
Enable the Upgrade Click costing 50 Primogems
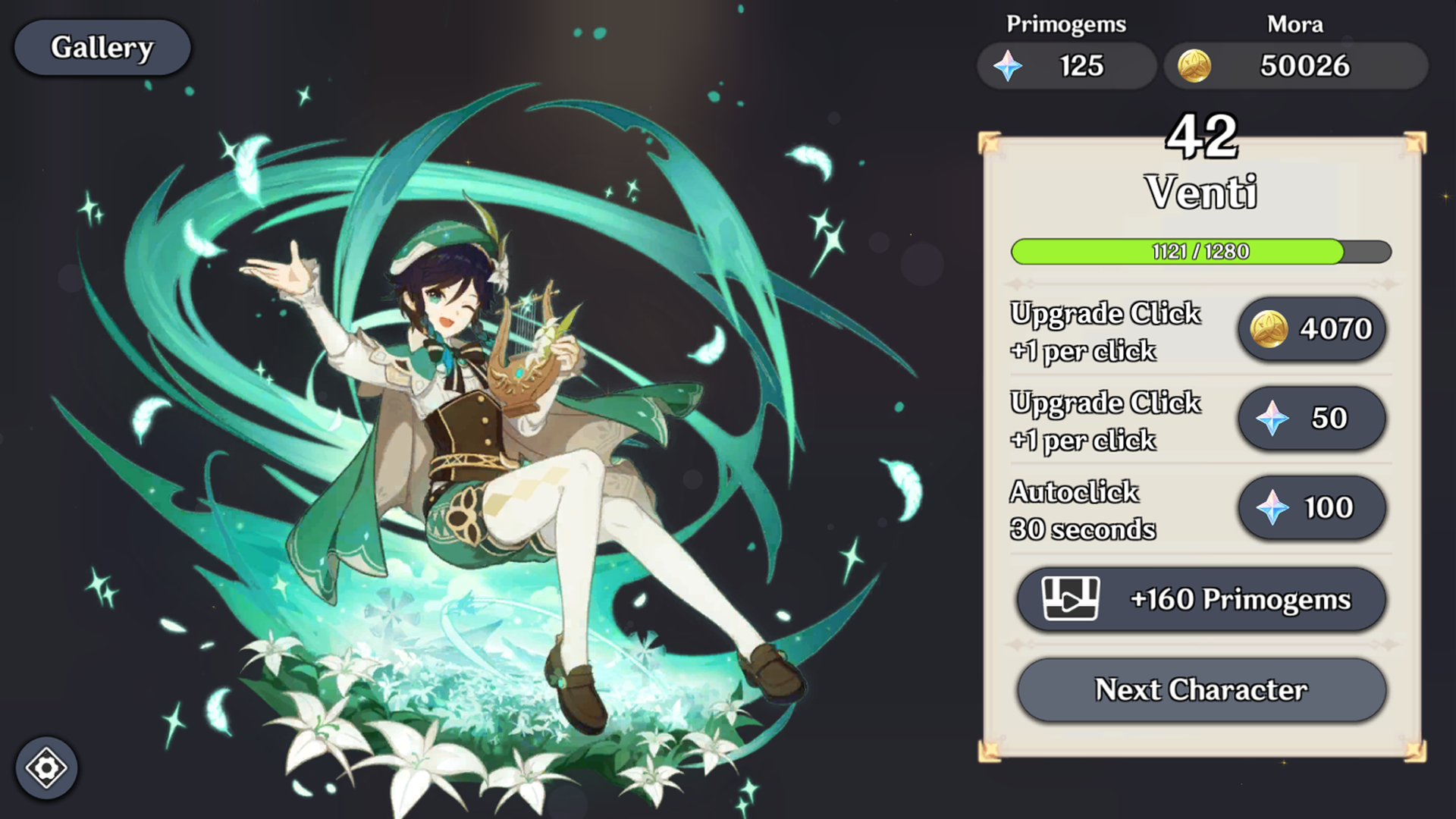[x=1312, y=418]
